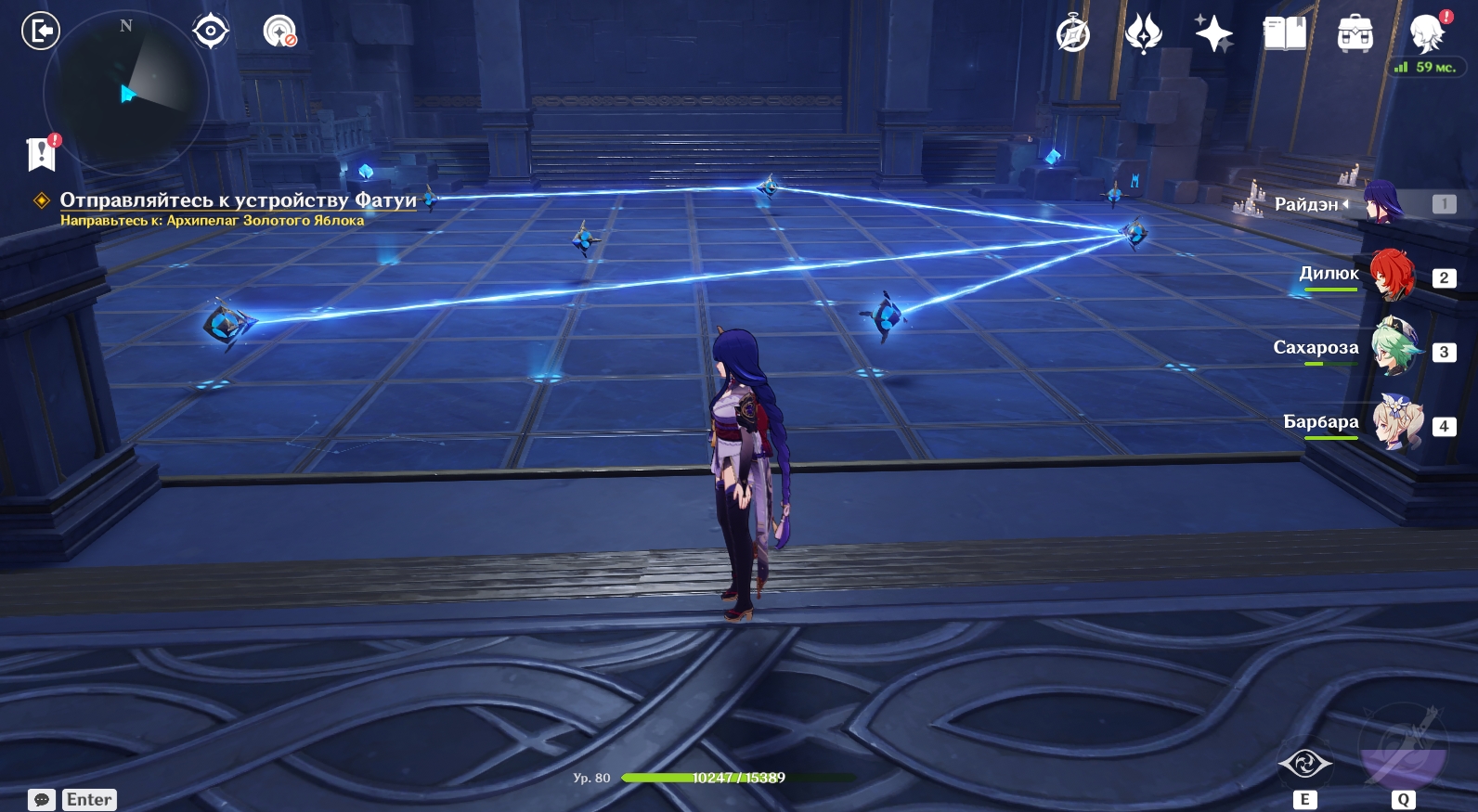Open the battle pass flame icon
This screenshot has width=1478, height=812.
[1143, 34]
